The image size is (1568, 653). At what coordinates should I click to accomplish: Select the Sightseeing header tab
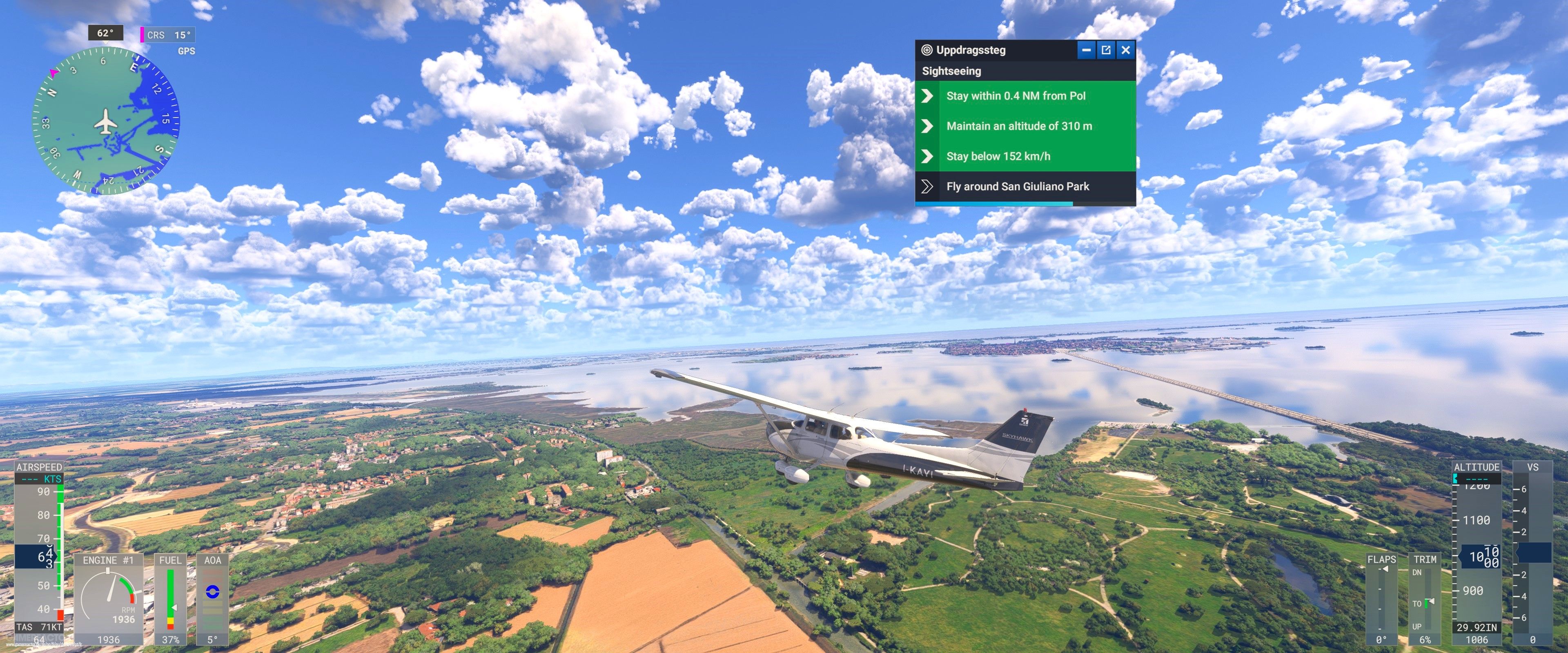[x=951, y=71]
